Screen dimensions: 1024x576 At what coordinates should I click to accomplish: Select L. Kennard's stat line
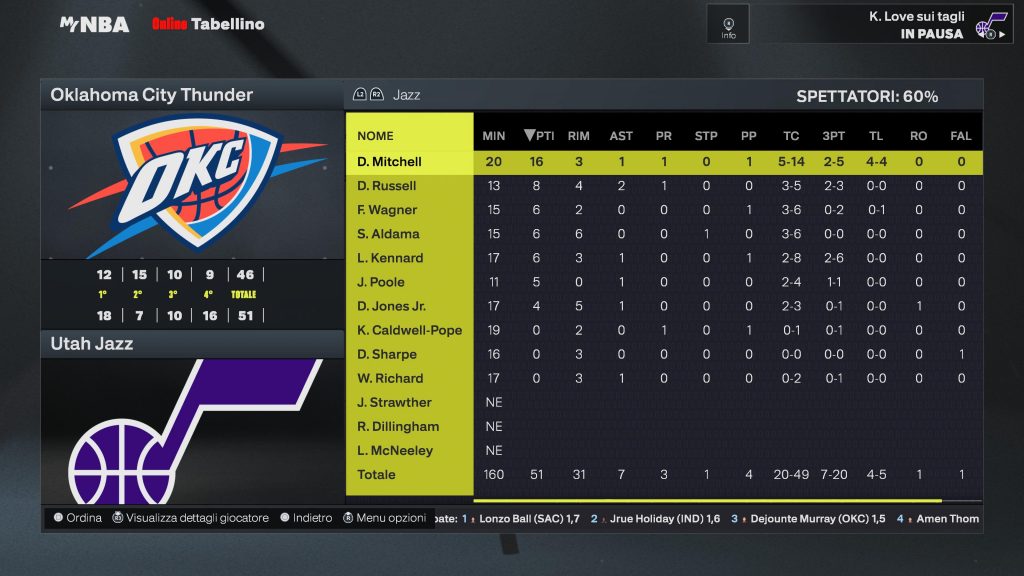pos(390,258)
